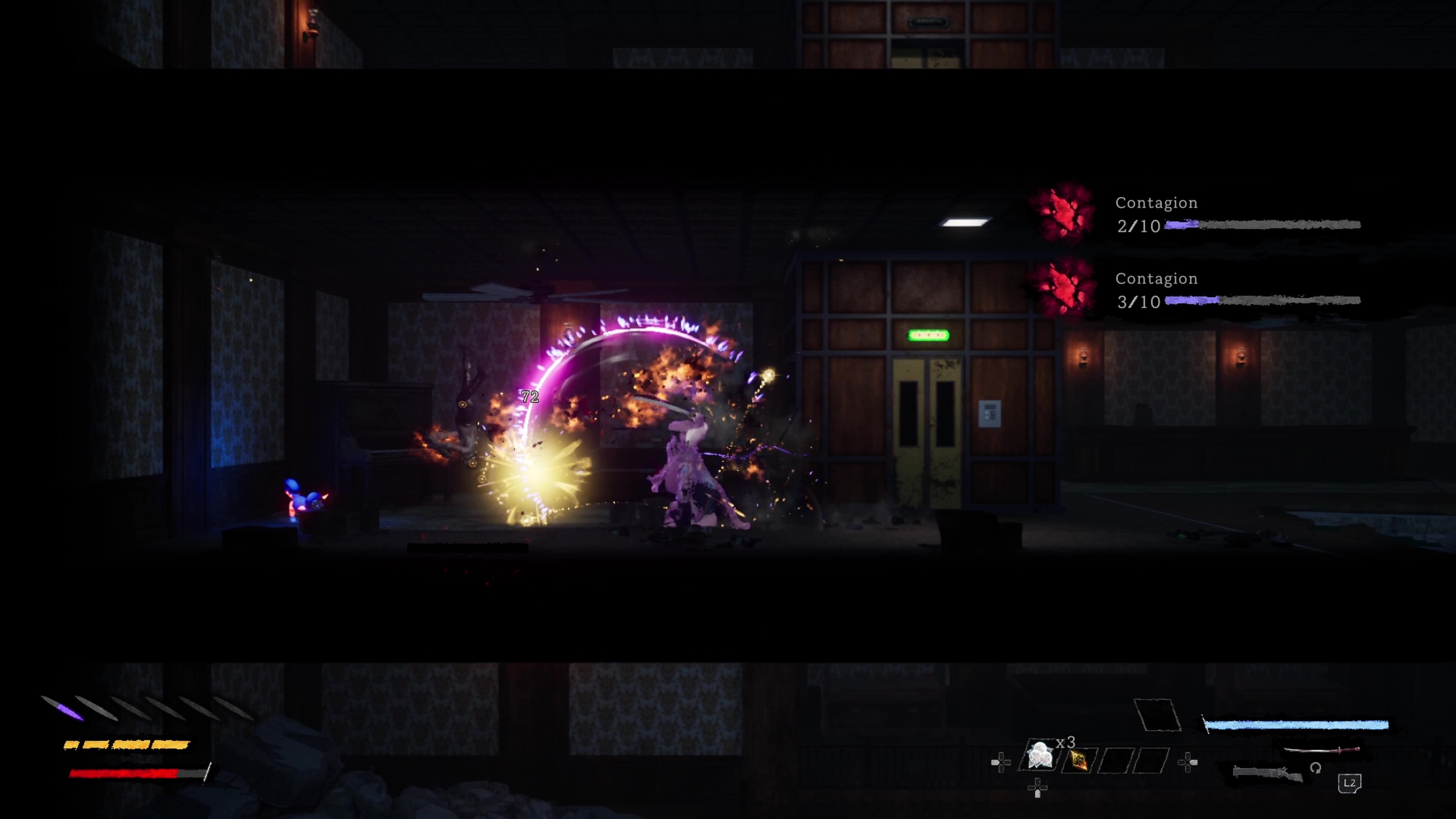Click the purple segment of the enemy health bar
Screen dimensions: 1456x819
tap(1181, 225)
